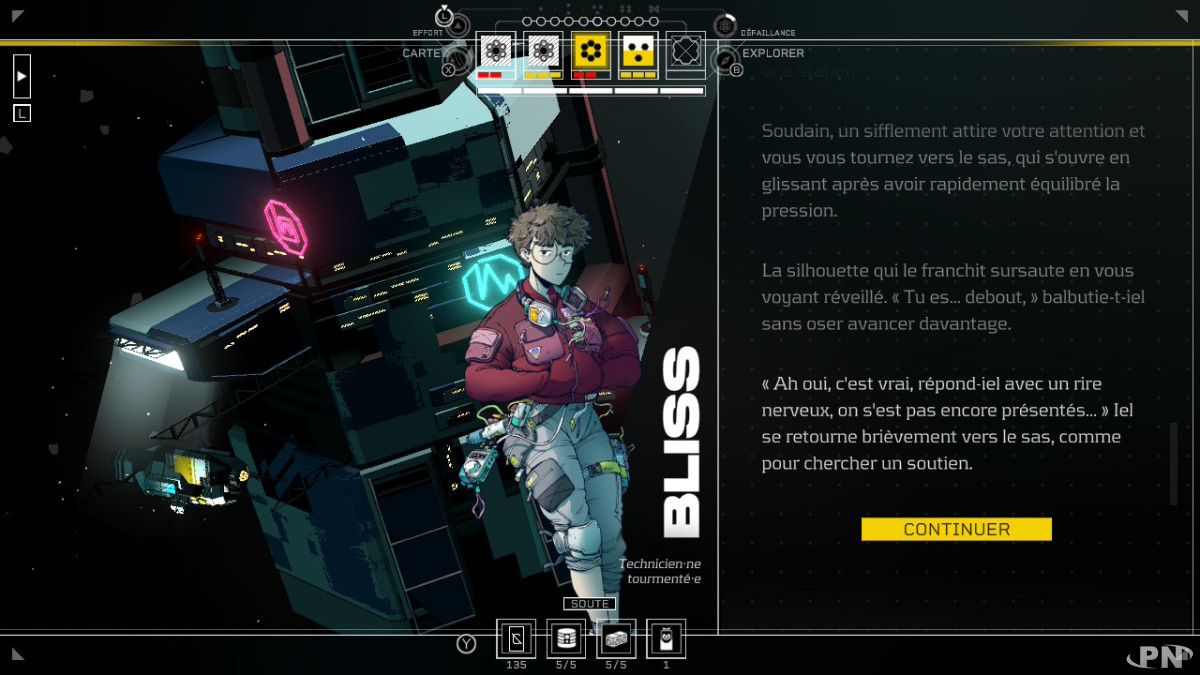Select the twin cubes cargo slot
The image size is (1200, 675).
pos(616,638)
